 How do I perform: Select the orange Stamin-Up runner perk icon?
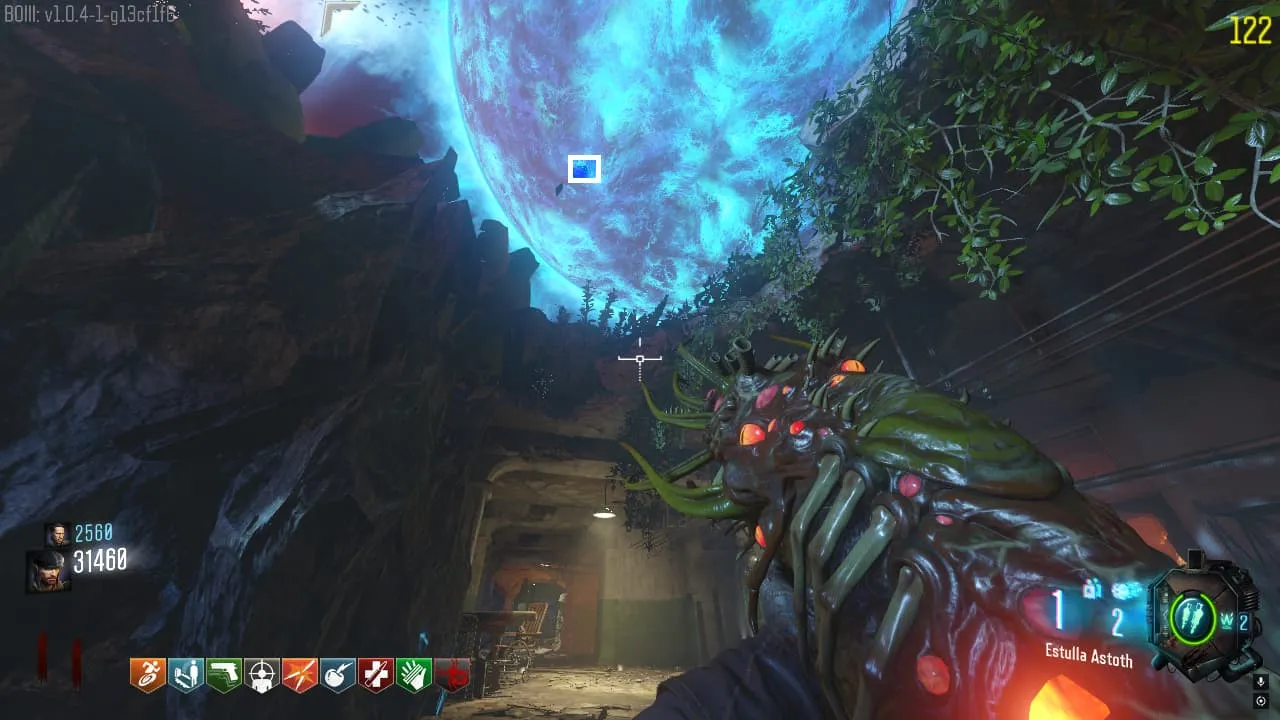(x=148, y=676)
